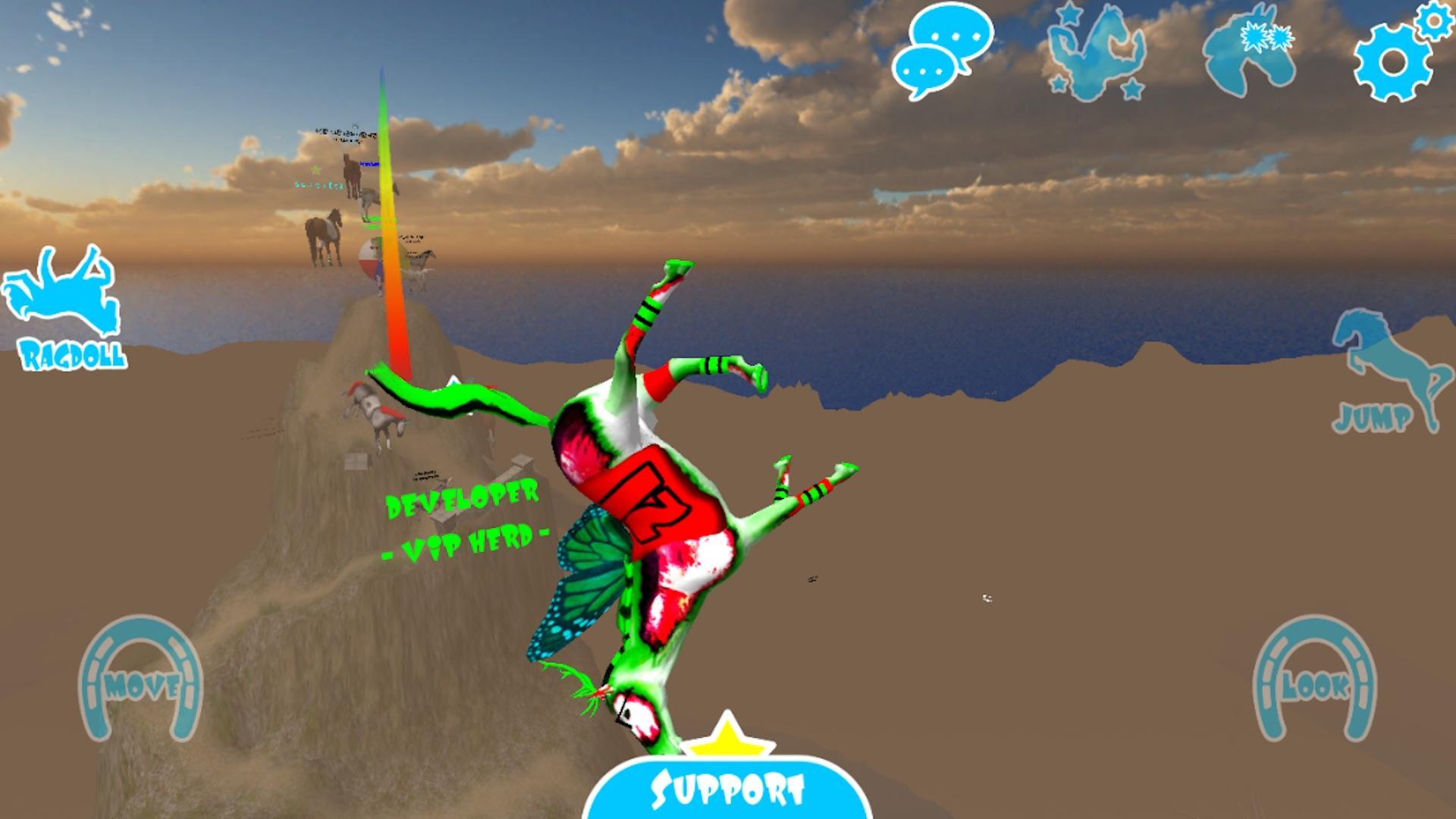The width and height of the screenshot is (1456, 819).
Task: Open the chat messages panel
Action: pyautogui.click(x=943, y=51)
